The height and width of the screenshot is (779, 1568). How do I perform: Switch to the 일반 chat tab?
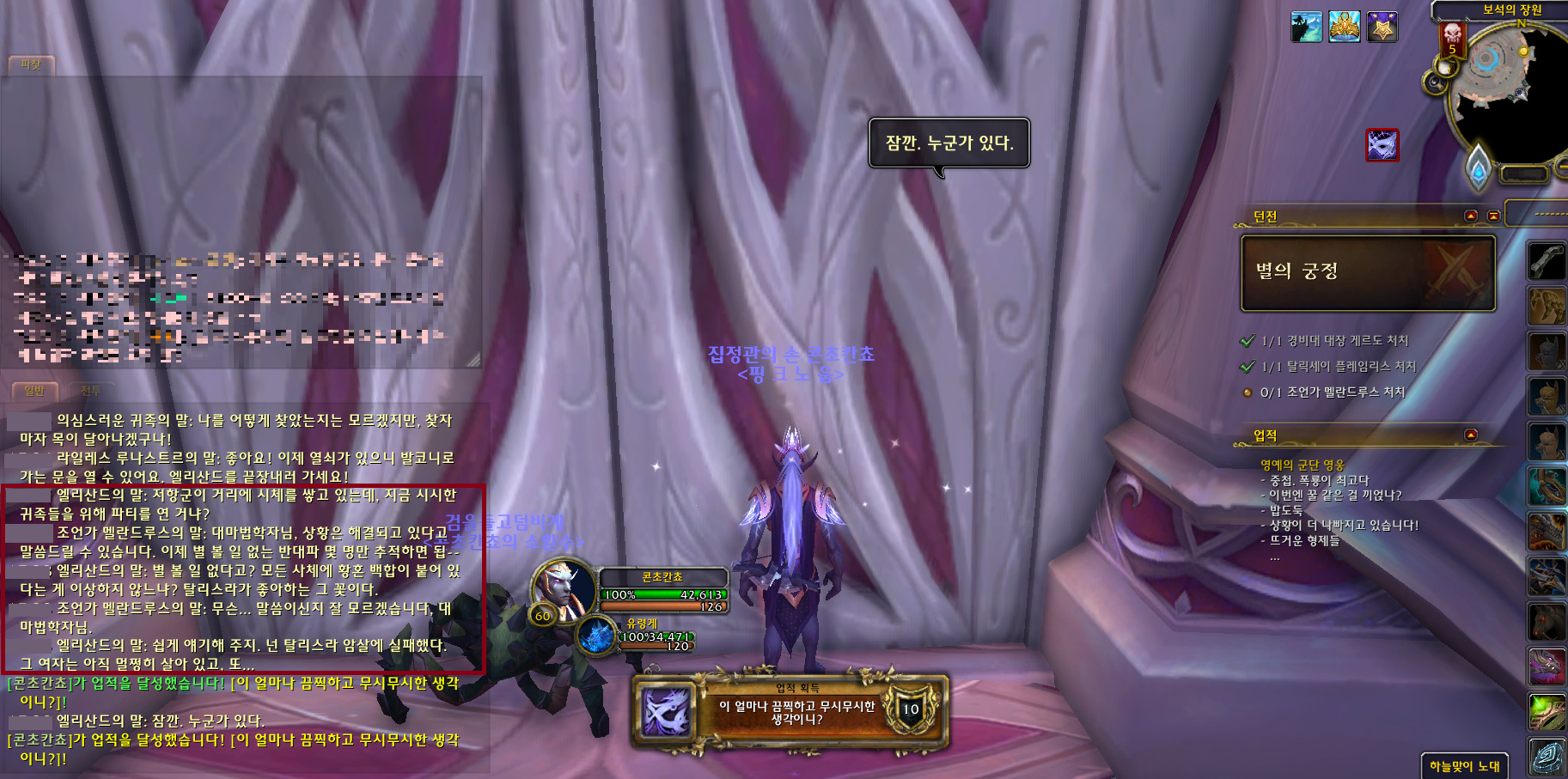tap(34, 392)
